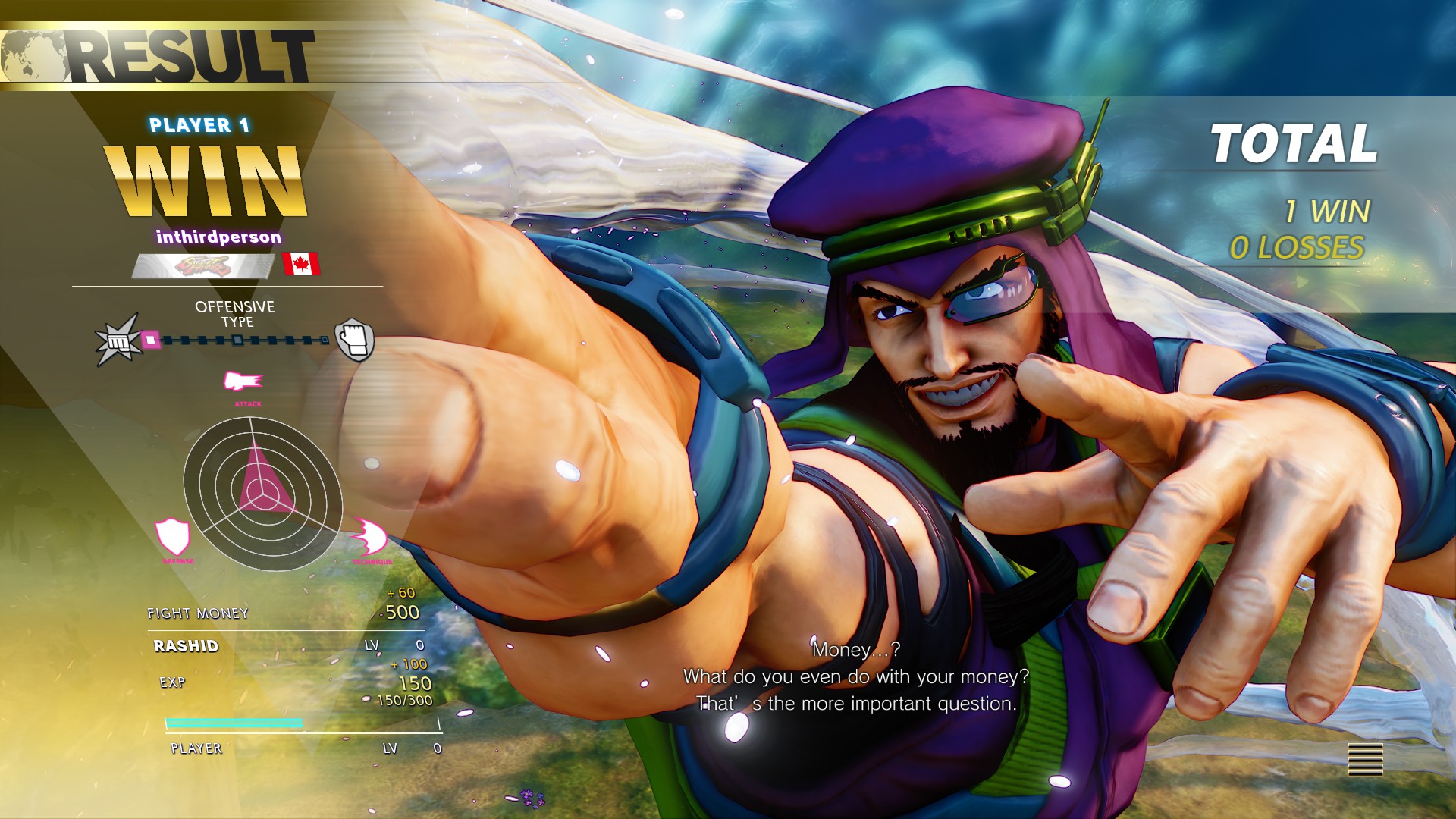The image size is (1456, 819).
Task: Open the stacked lines menu icon
Action: click(x=1365, y=758)
